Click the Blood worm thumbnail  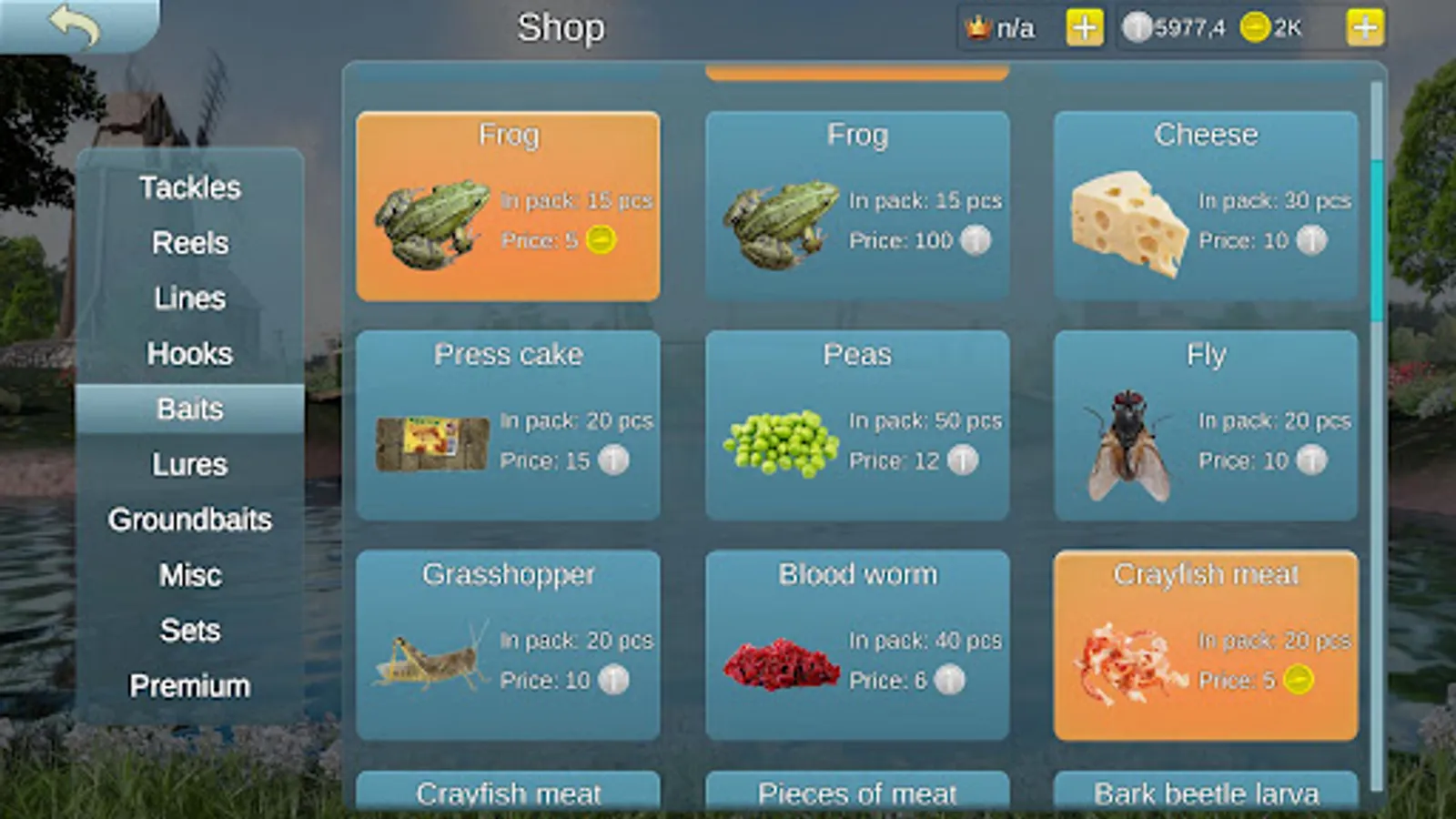click(783, 662)
